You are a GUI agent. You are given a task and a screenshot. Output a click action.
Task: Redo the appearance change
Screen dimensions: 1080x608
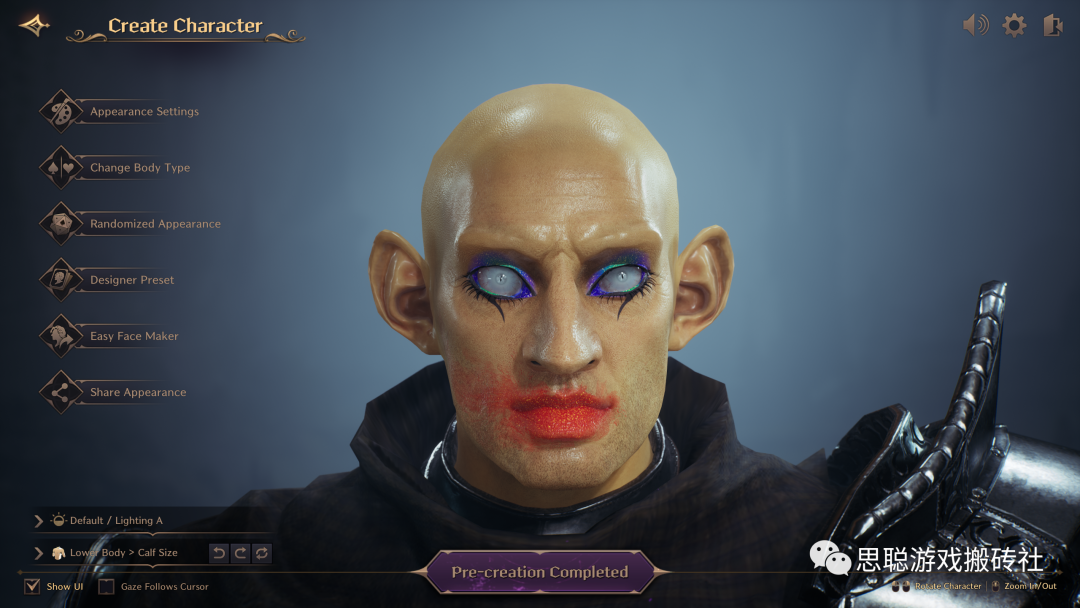240,553
